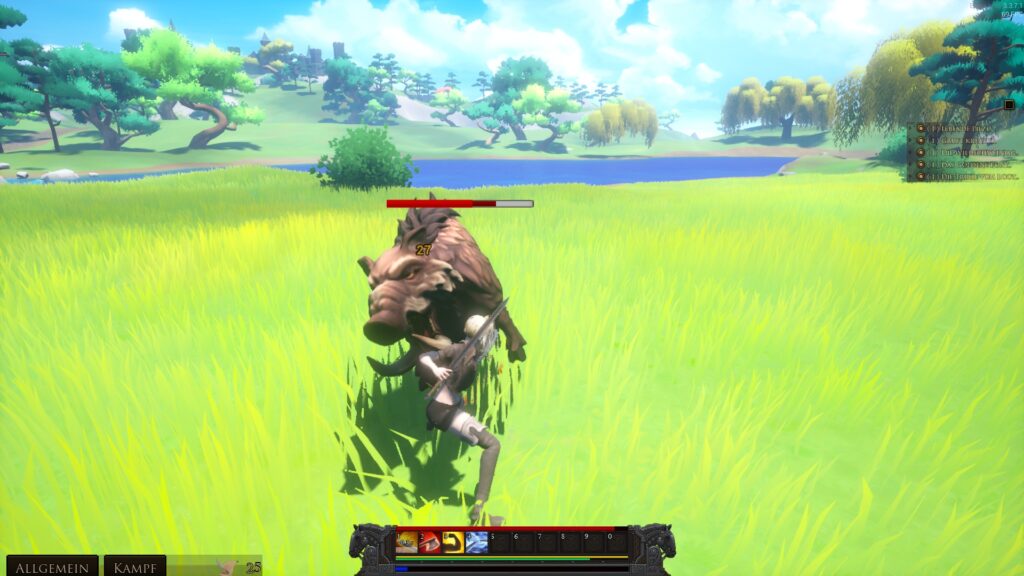Activate the first hotbar skill with yellow icon
Viewport: 1024px width, 576px height.
coord(407,542)
